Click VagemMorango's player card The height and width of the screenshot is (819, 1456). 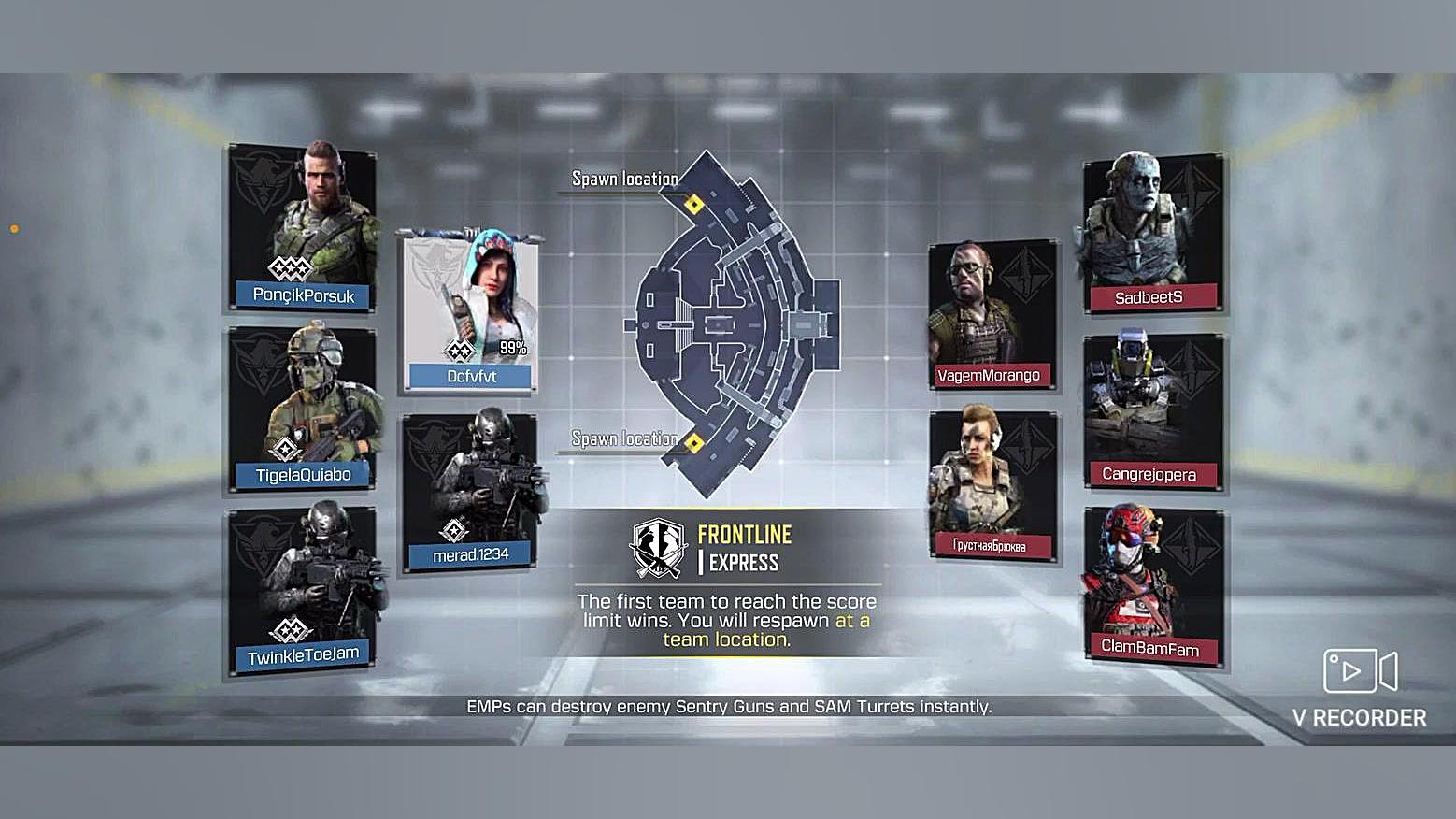pos(992,315)
